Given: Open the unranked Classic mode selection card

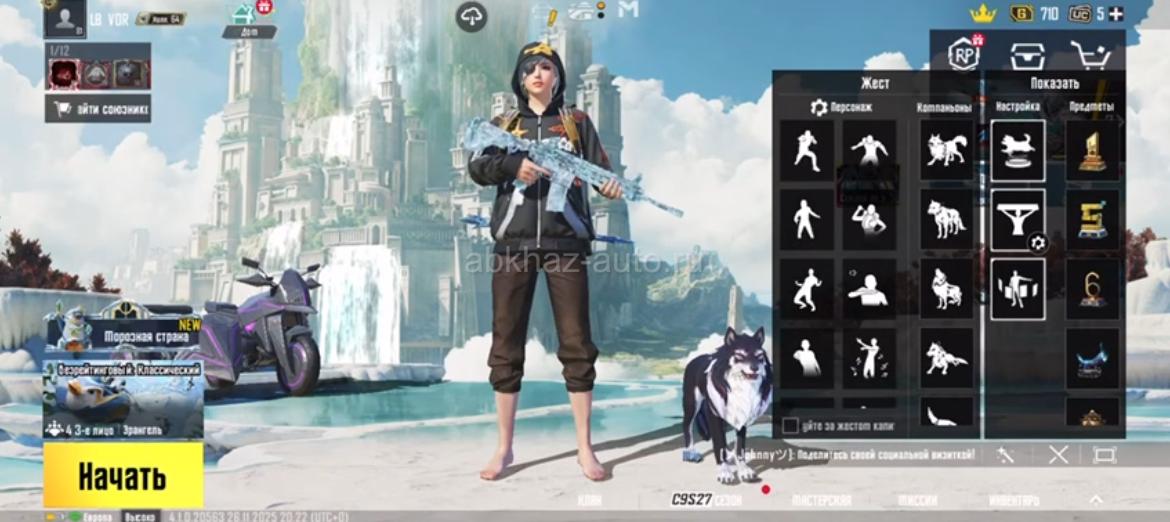Looking at the screenshot, I should 122,400.
